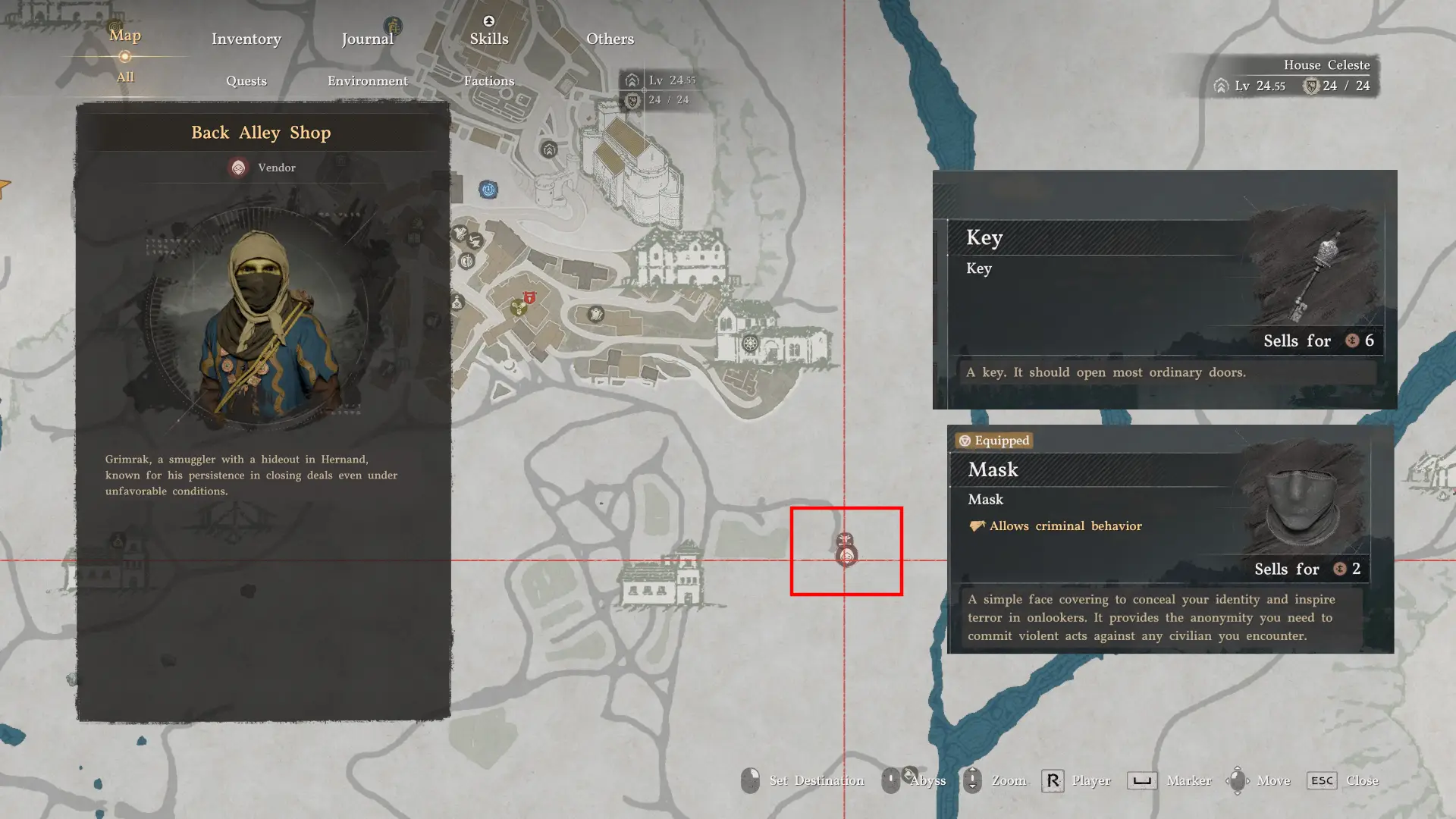Click the Map tab
This screenshot has height=819, width=1456.
[x=125, y=36]
